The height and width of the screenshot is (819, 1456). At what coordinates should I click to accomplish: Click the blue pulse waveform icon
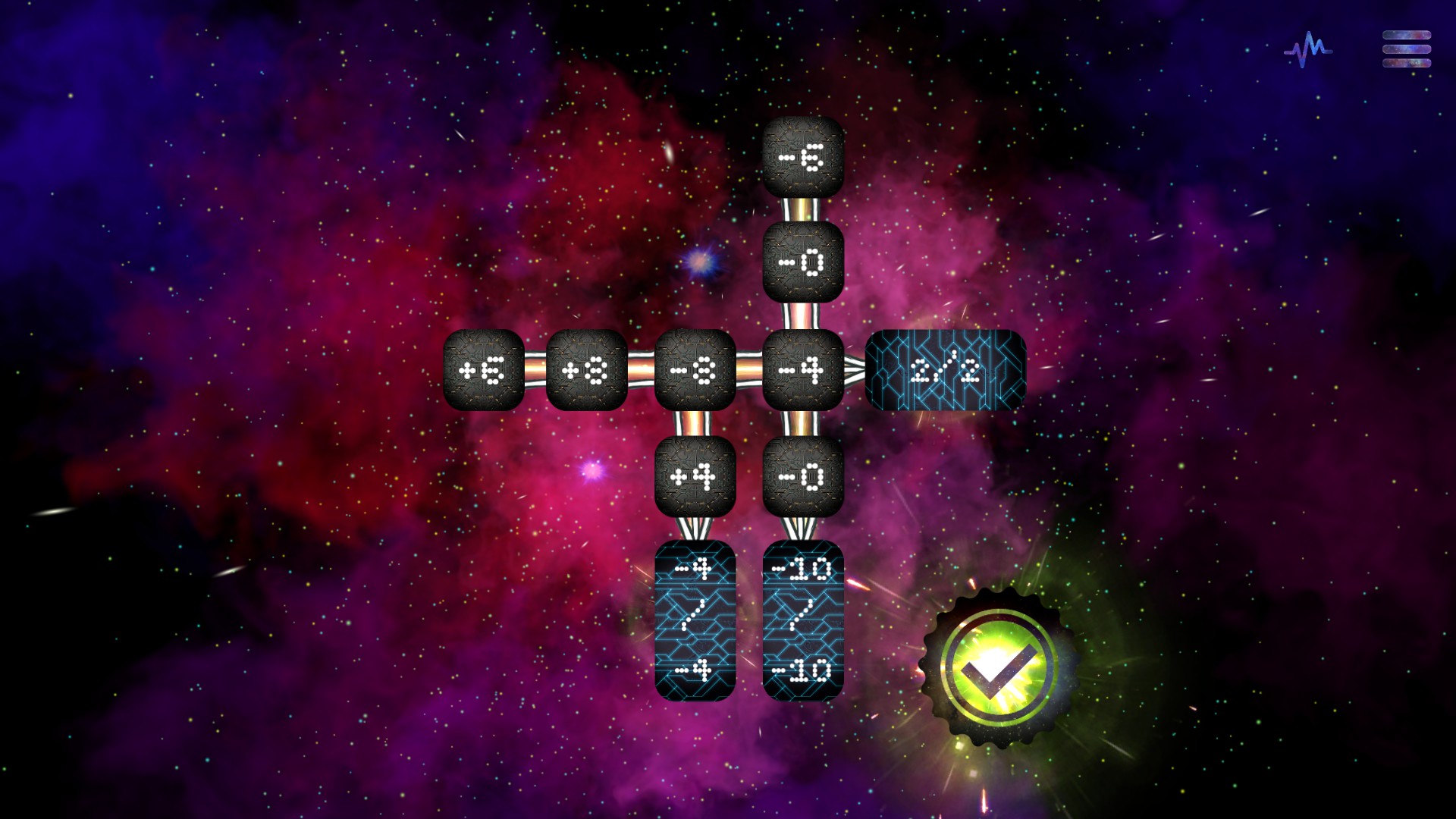click(1307, 50)
